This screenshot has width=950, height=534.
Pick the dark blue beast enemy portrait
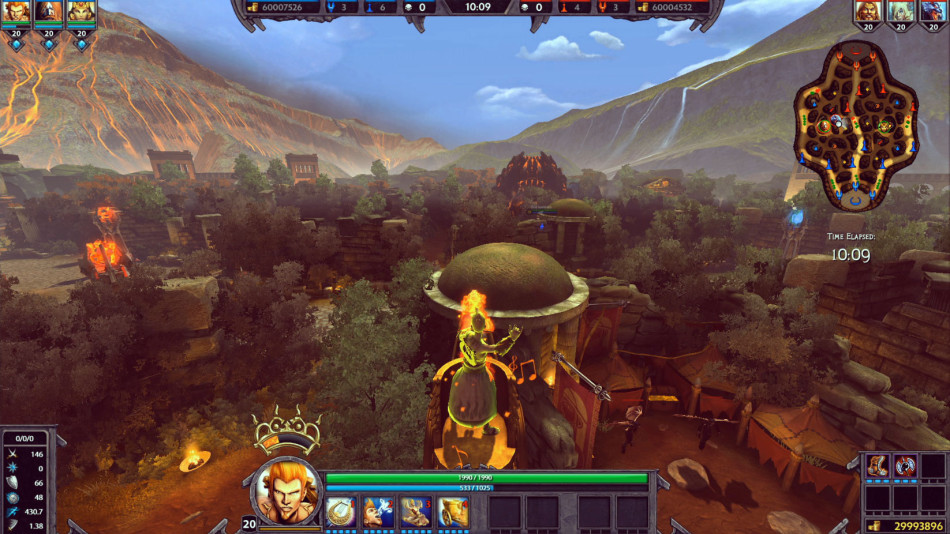point(932,12)
